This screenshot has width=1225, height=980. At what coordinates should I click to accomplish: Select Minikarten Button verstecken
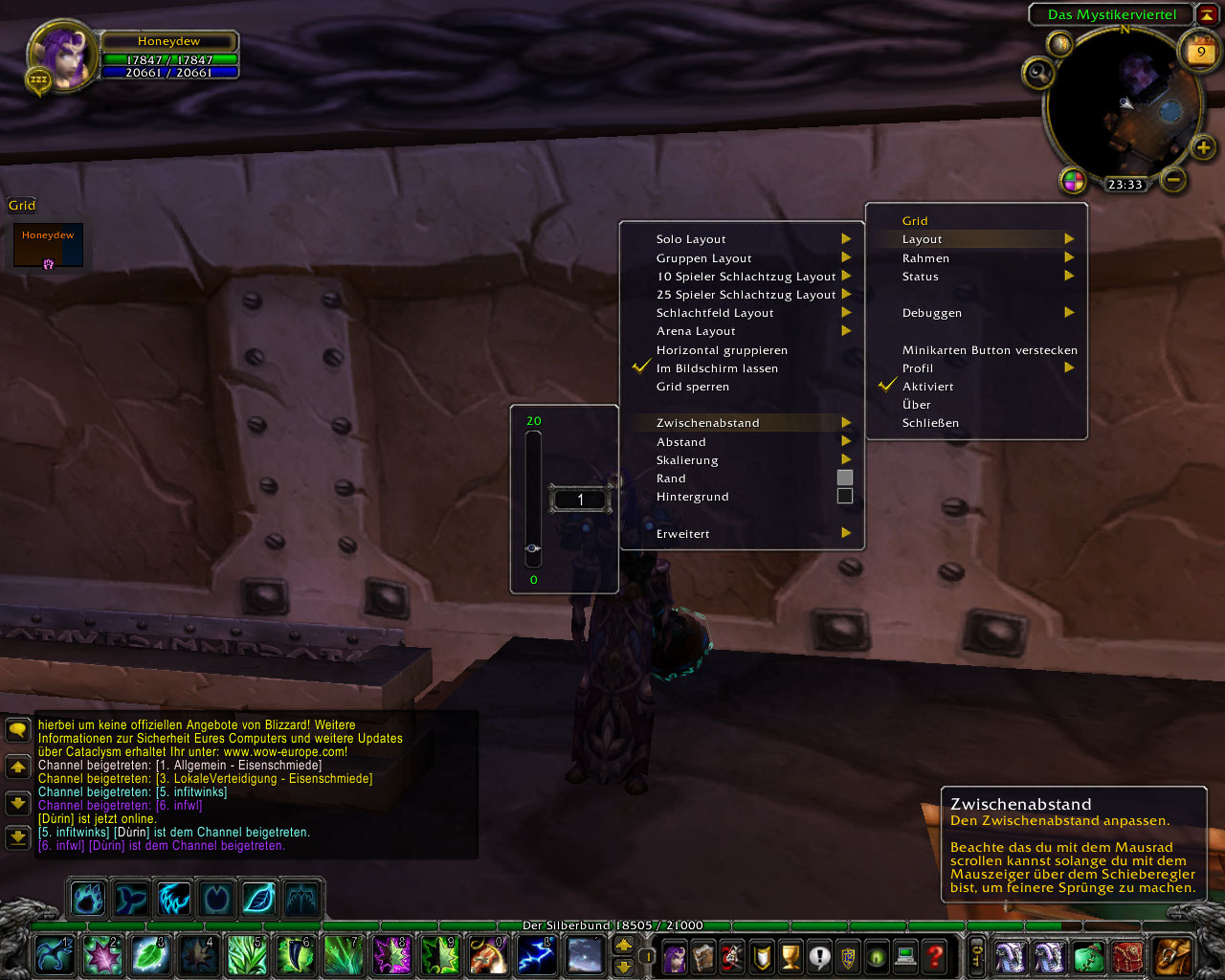990,350
